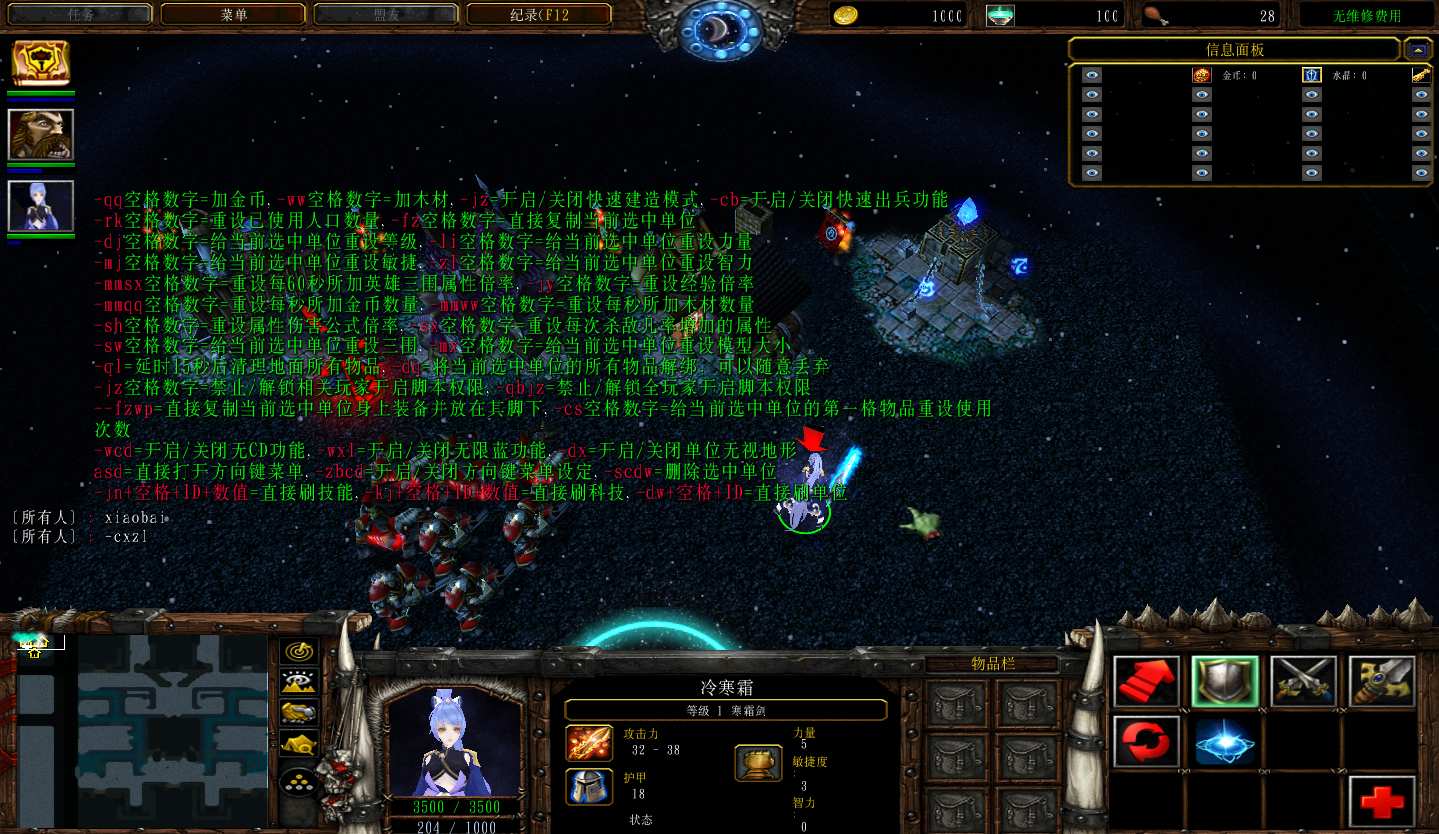This screenshot has width=1439, height=834.
Task: Click the 冷寒霜 hero portrait
Action: coord(455,741)
